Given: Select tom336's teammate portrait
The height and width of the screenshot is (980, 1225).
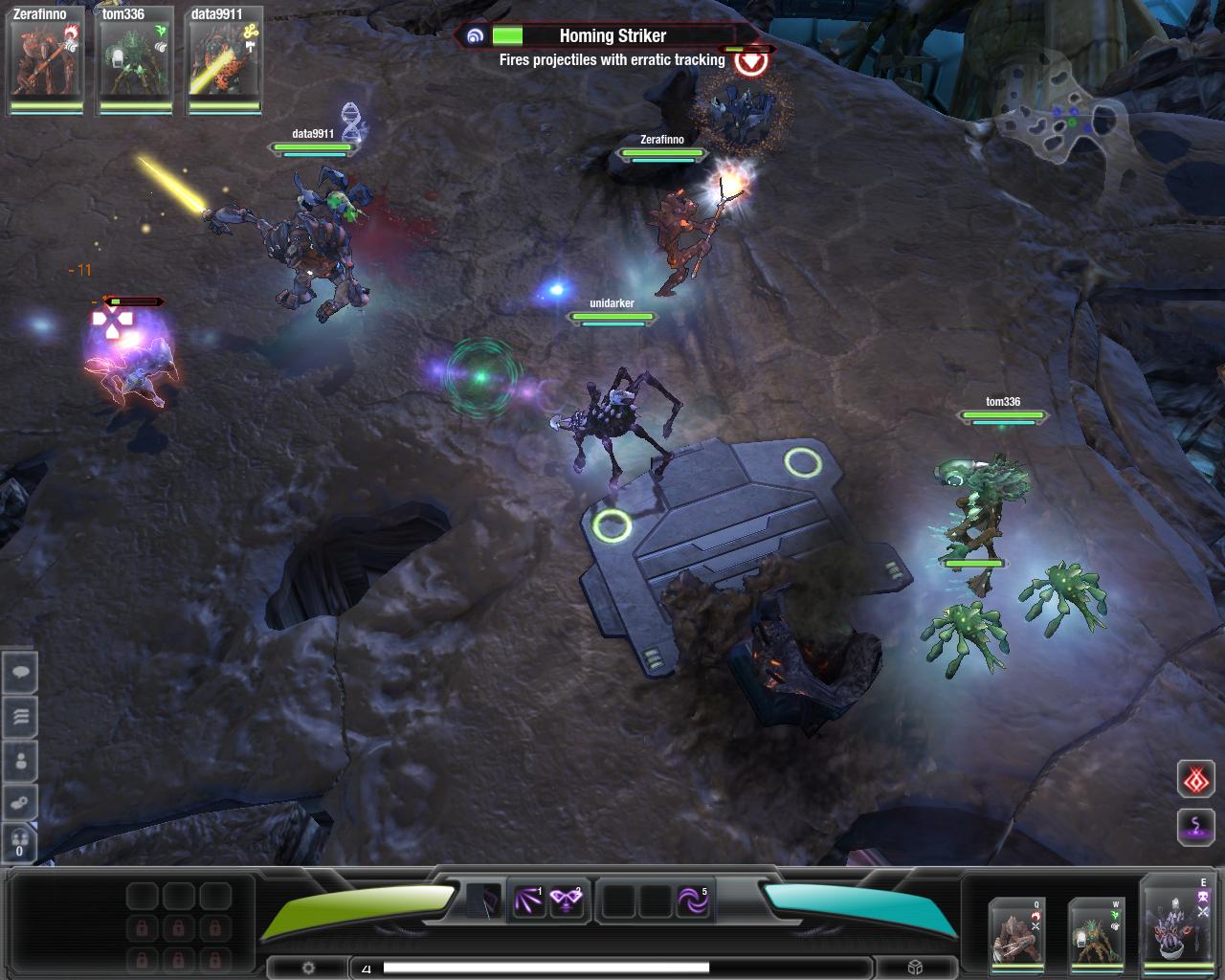Looking at the screenshot, I should point(135,59).
